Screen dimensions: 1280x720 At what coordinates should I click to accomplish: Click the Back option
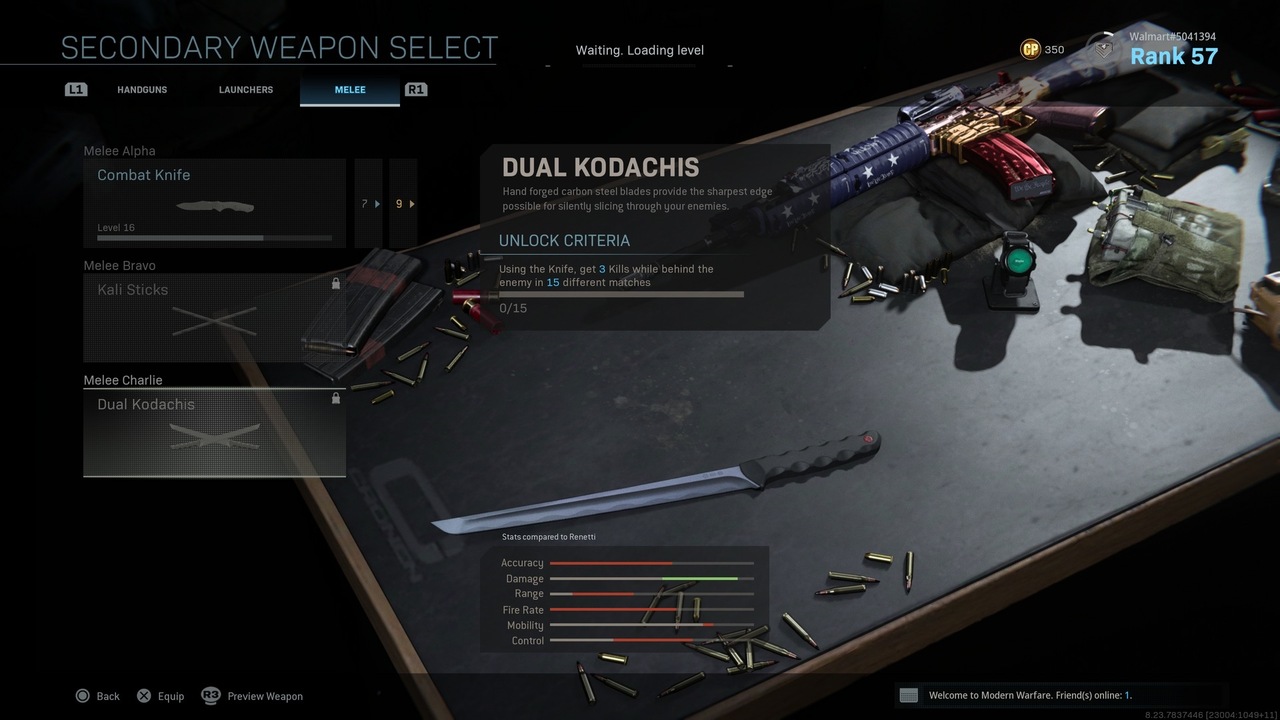click(97, 696)
